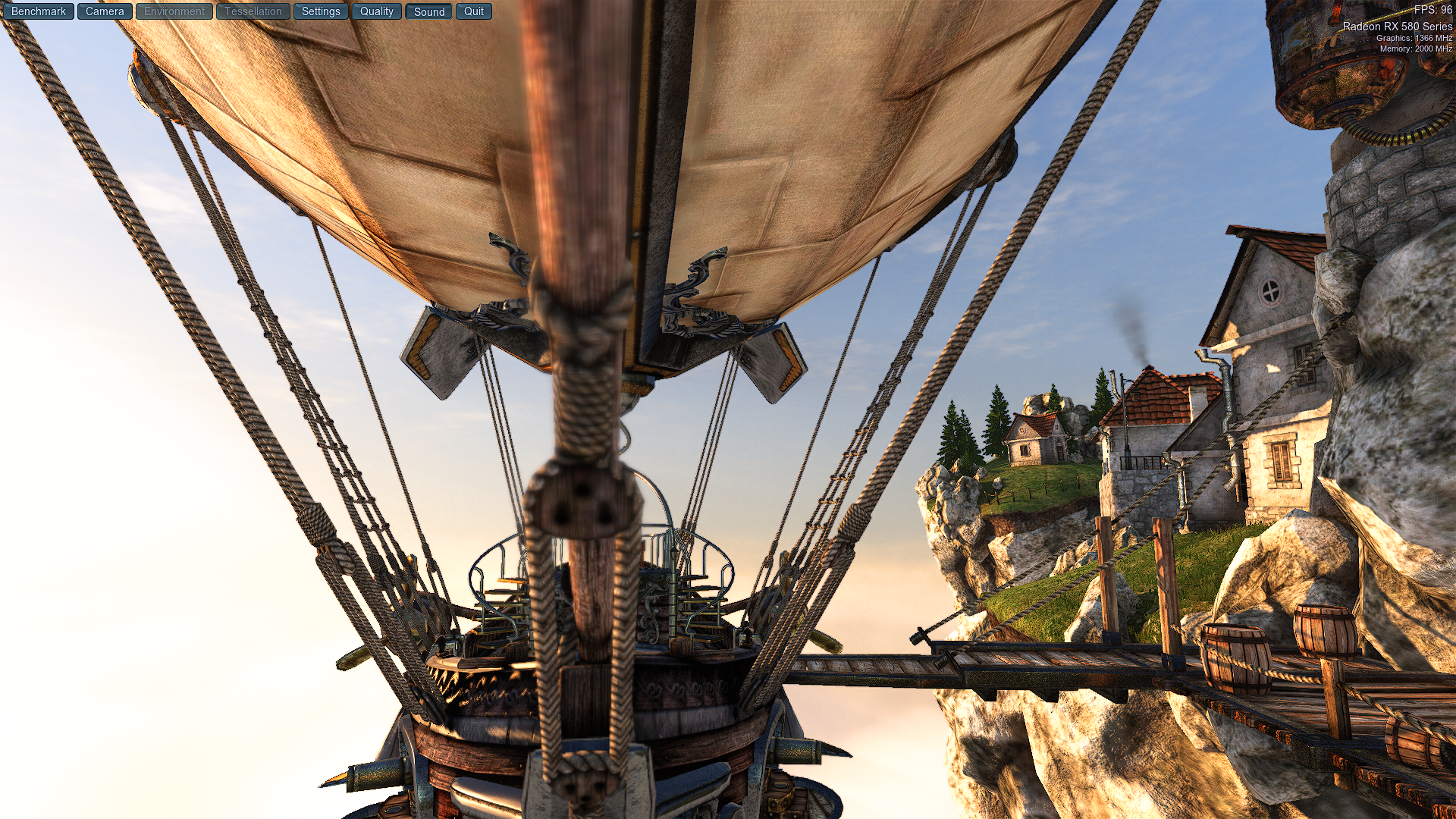
Task: Choose the Quality menu
Action: pyautogui.click(x=376, y=11)
